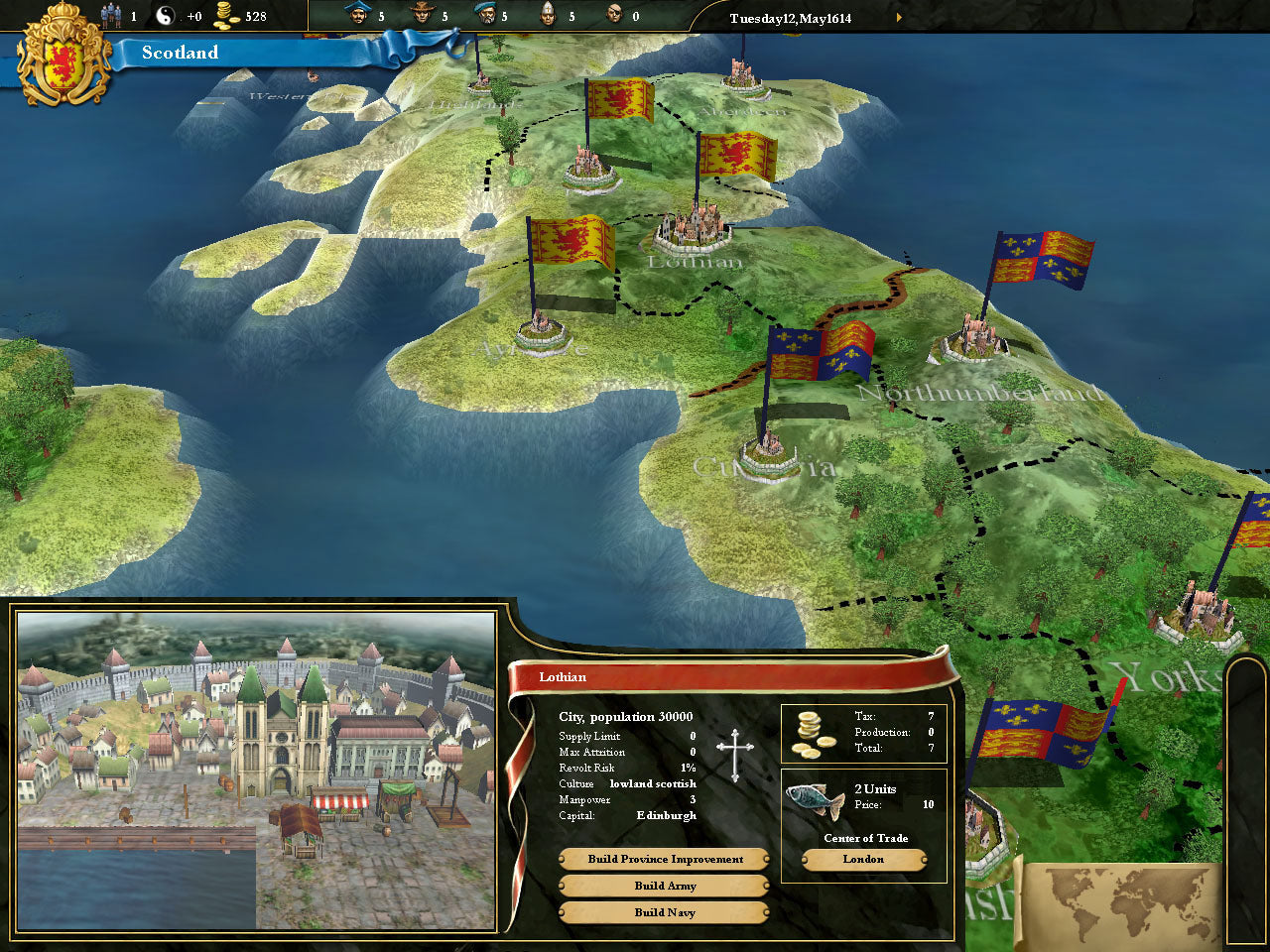The image size is (1270, 952).
Task: Select the blue-hatted merchant icon
Action: pyautogui.click(x=357, y=15)
